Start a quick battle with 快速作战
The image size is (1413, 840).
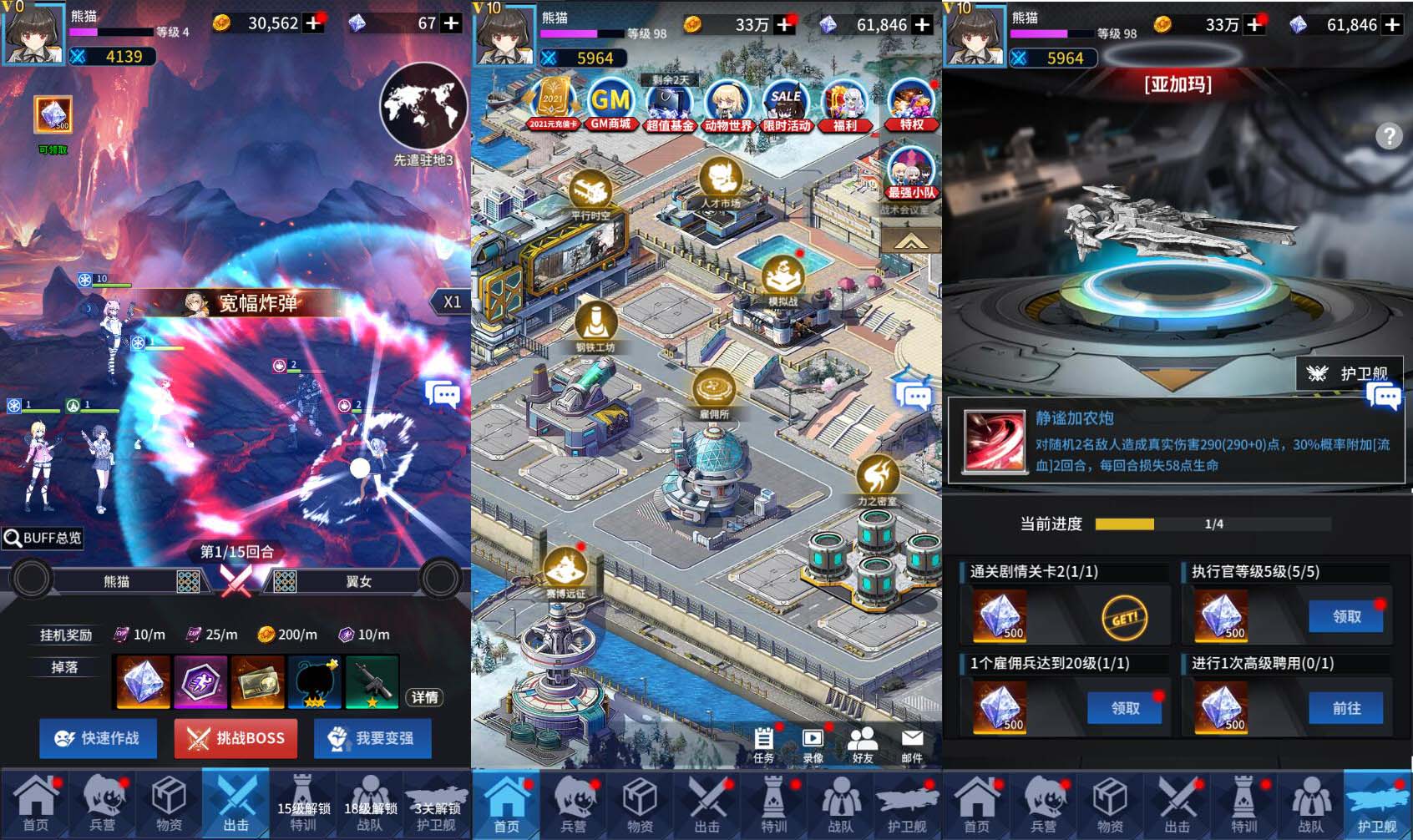(98, 738)
